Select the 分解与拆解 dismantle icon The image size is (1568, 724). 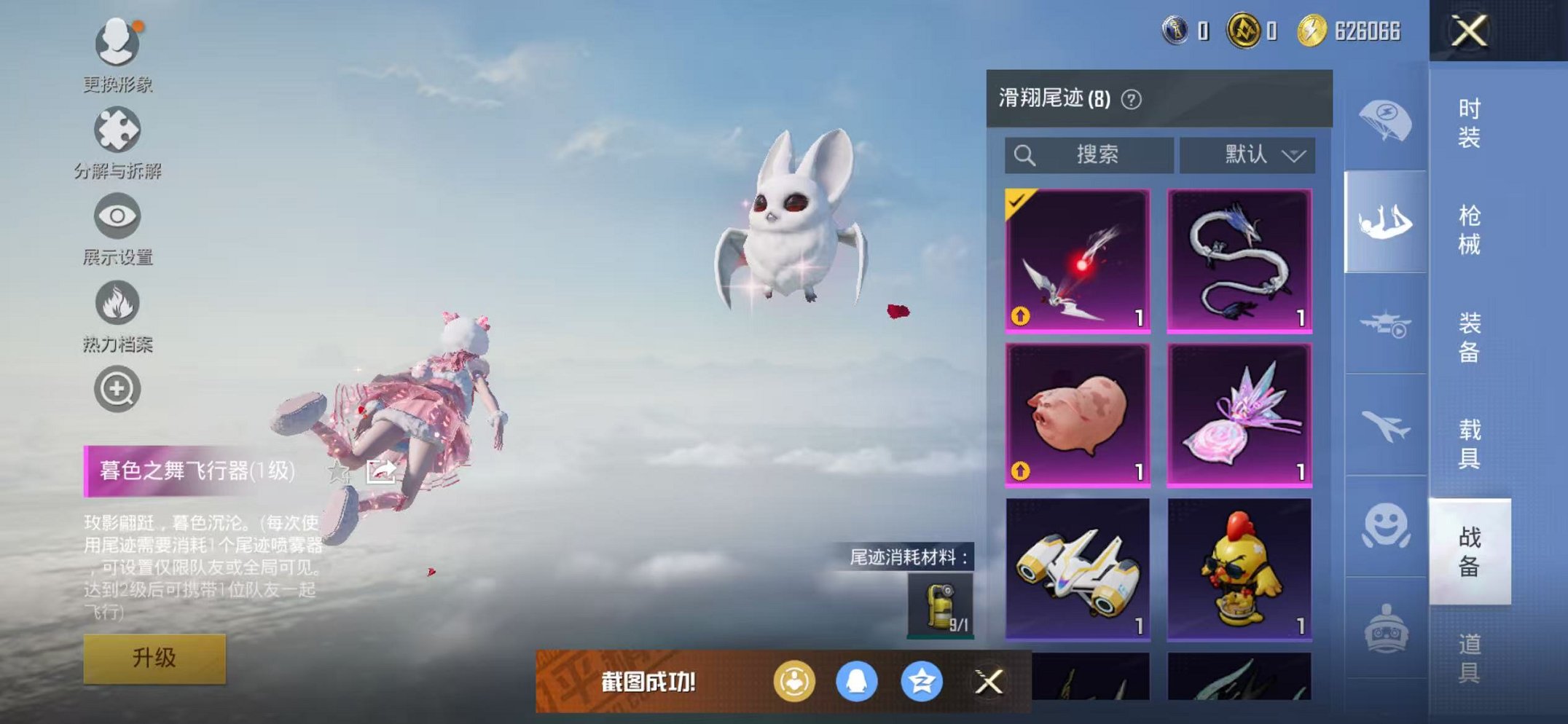pyautogui.click(x=117, y=127)
